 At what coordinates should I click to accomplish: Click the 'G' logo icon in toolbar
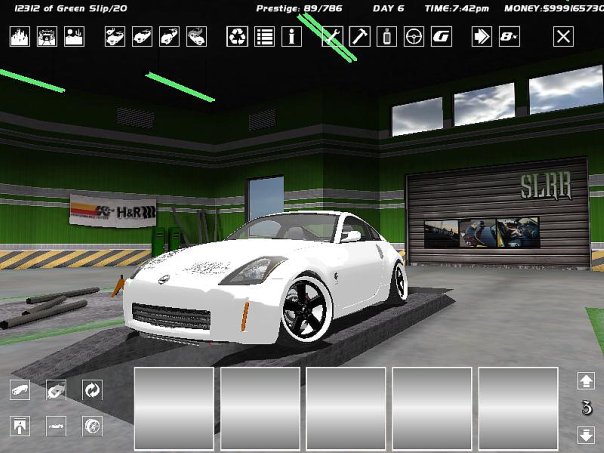click(x=440, y=38)
